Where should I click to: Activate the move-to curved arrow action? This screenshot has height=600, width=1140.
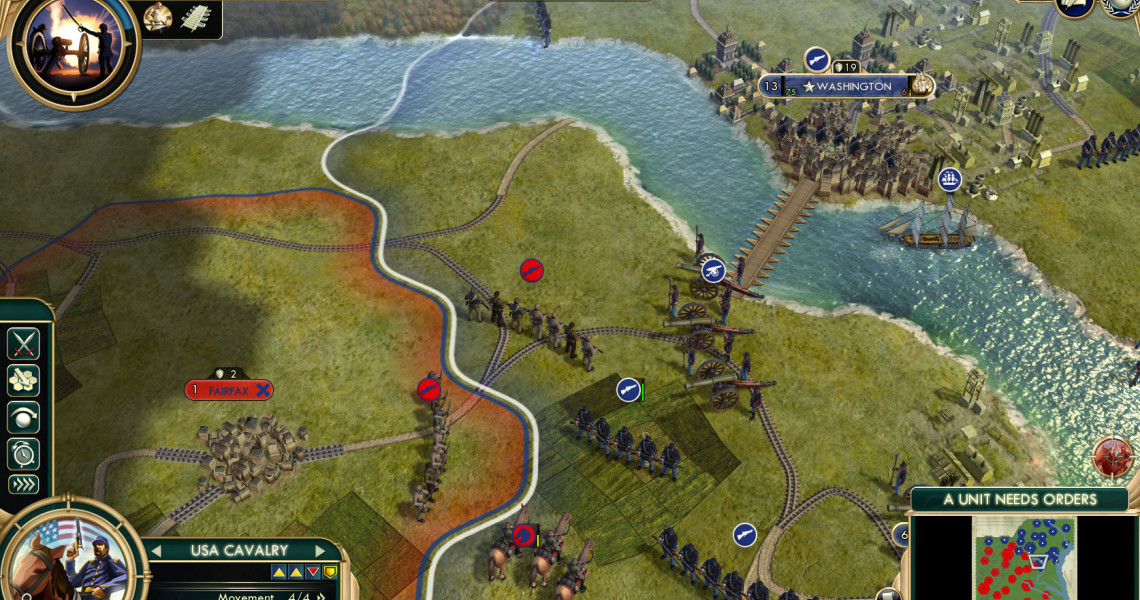[x=23, y=417]
